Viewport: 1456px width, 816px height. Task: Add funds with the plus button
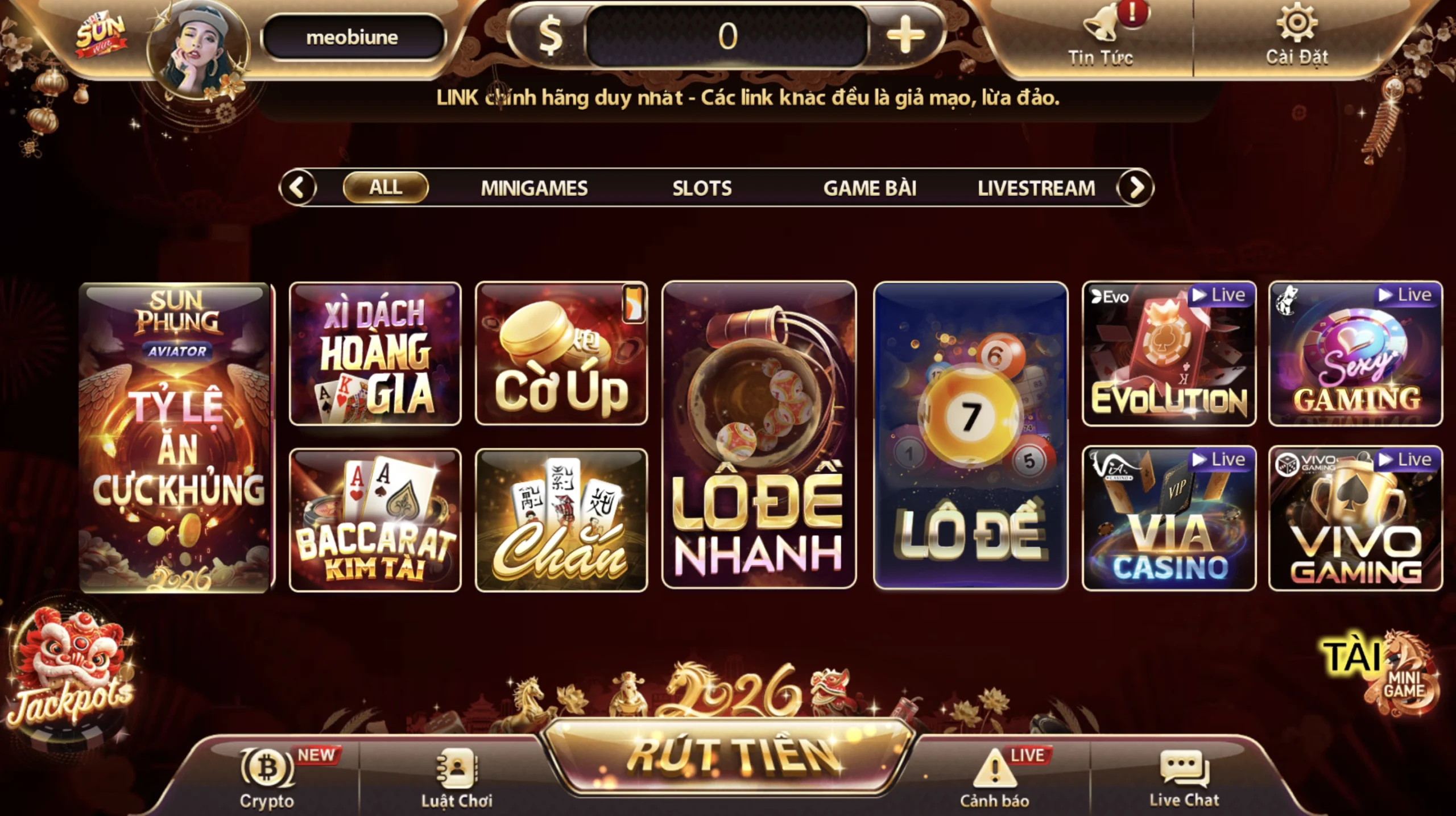click(x=905, y=35)
